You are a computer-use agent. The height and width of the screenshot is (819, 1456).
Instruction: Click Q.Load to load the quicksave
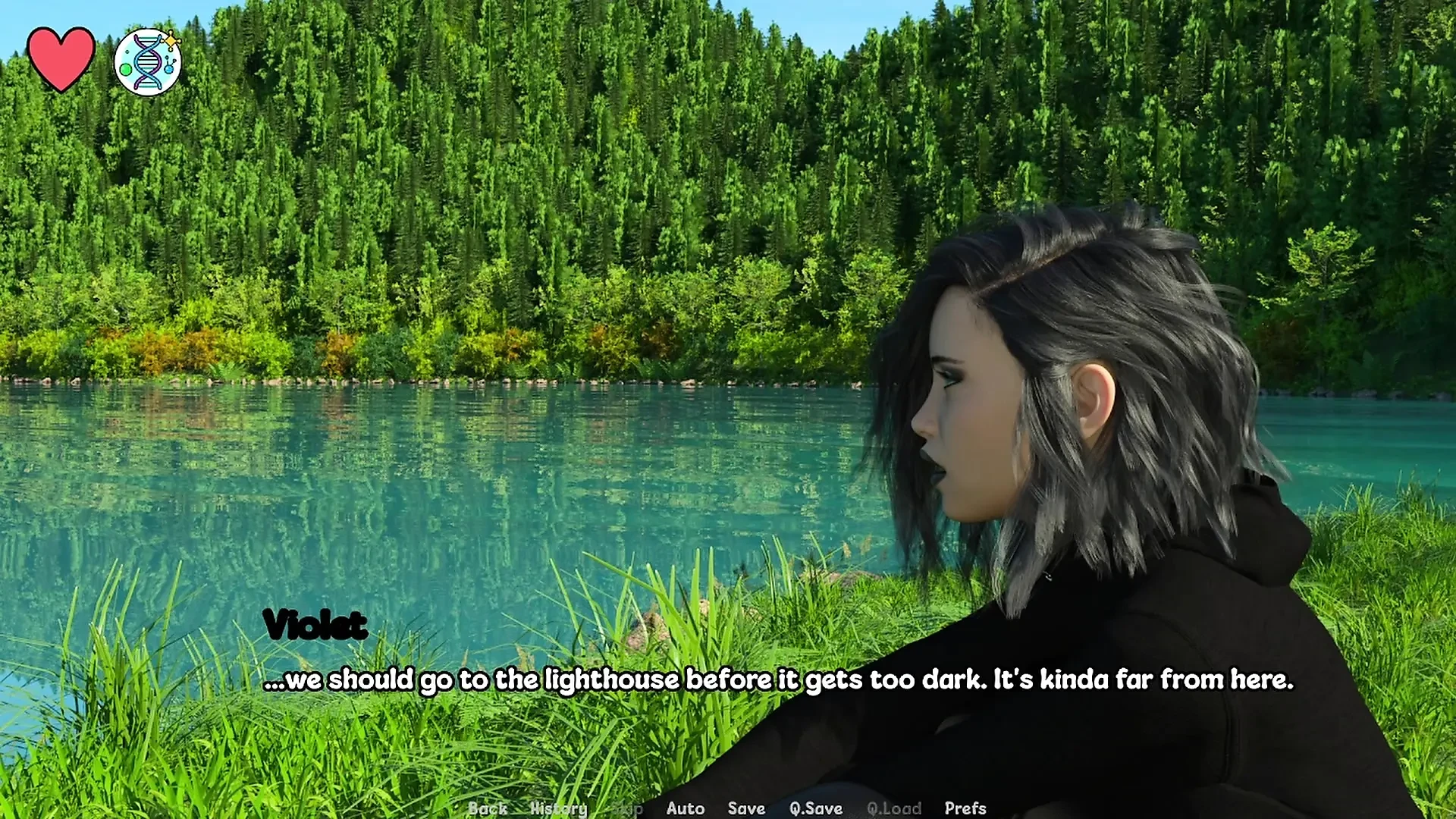(895, 808)
